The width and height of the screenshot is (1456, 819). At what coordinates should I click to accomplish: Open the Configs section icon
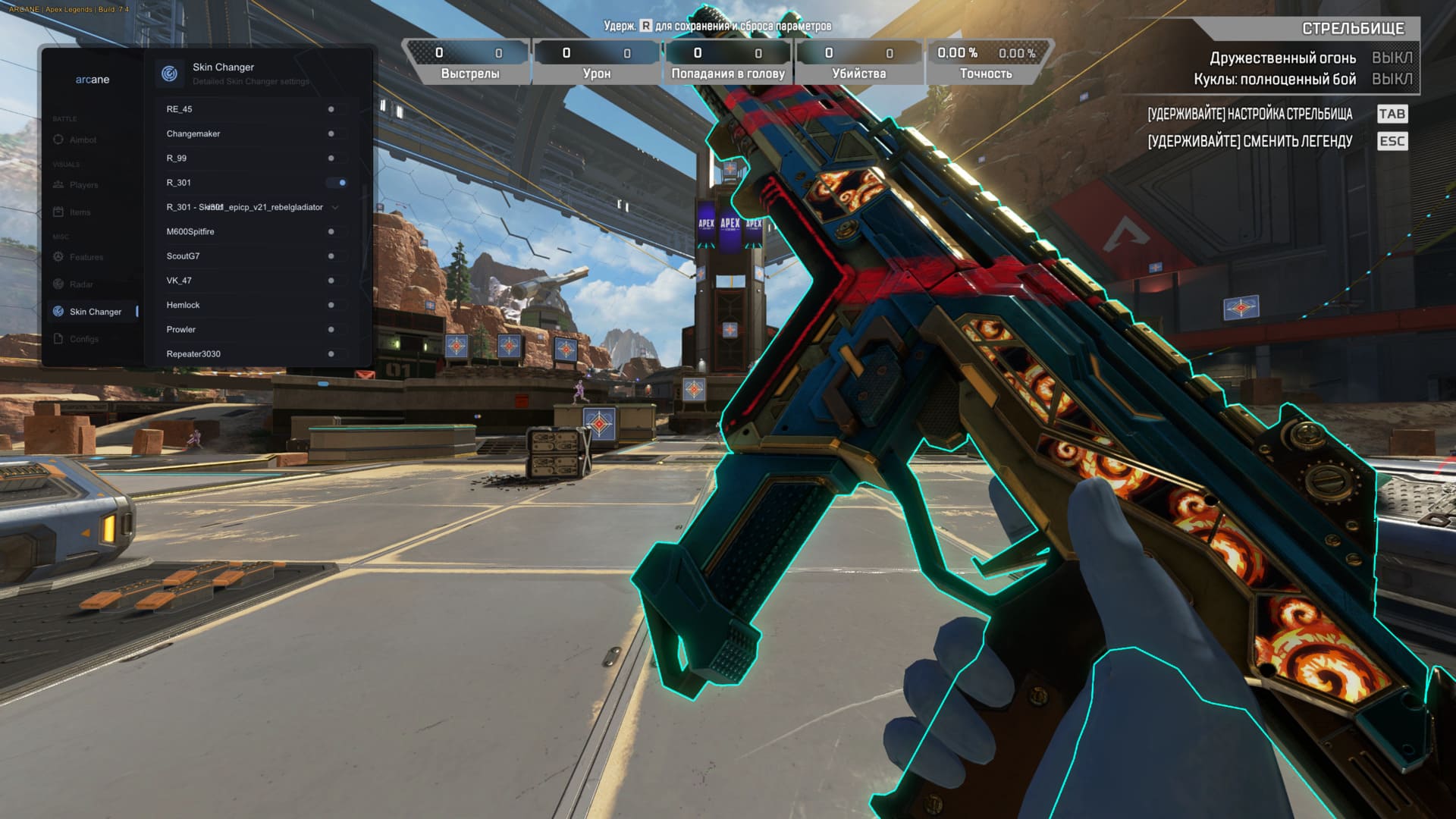click(58, 338)
